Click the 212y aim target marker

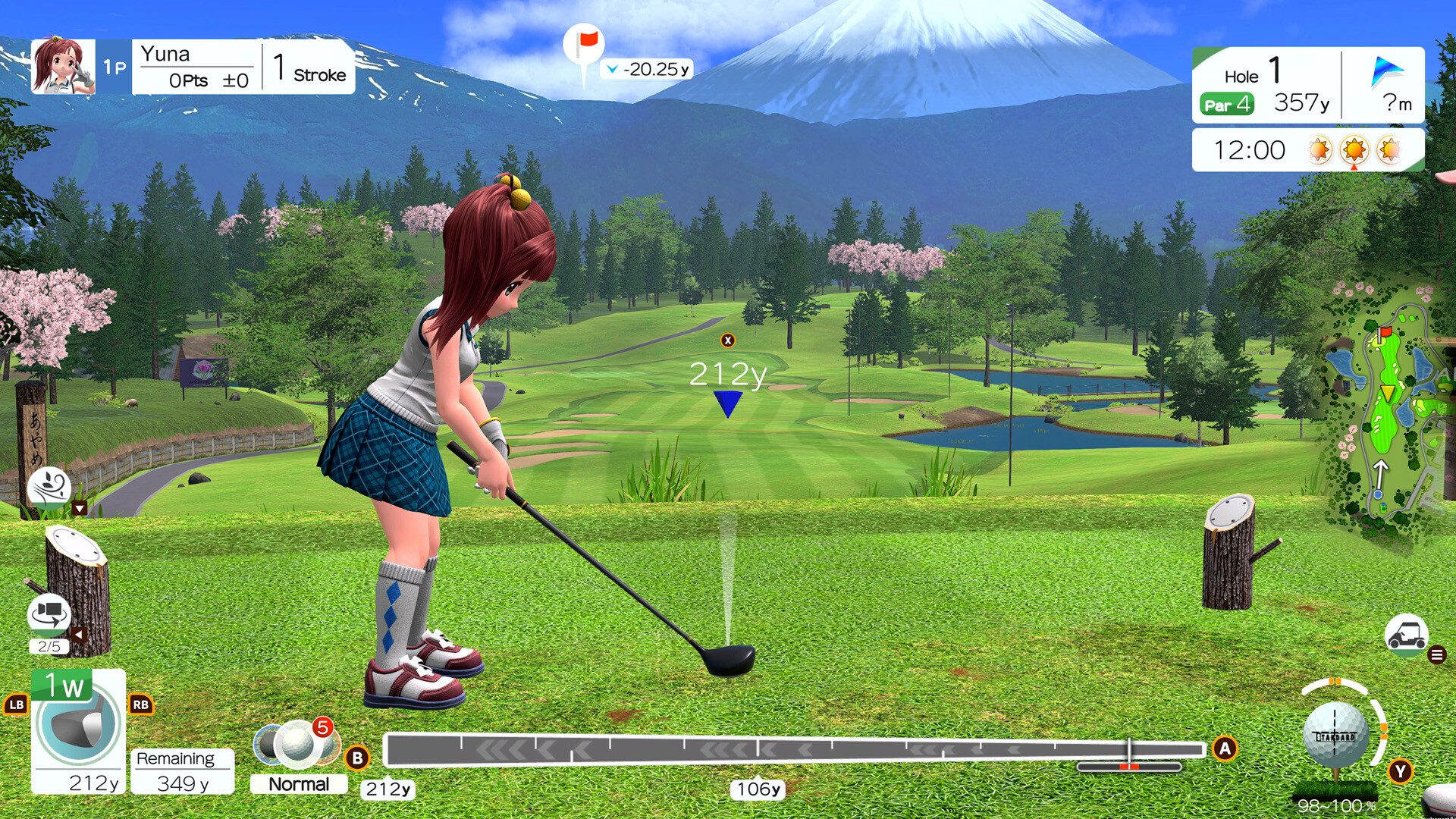(x=727, y=394)
